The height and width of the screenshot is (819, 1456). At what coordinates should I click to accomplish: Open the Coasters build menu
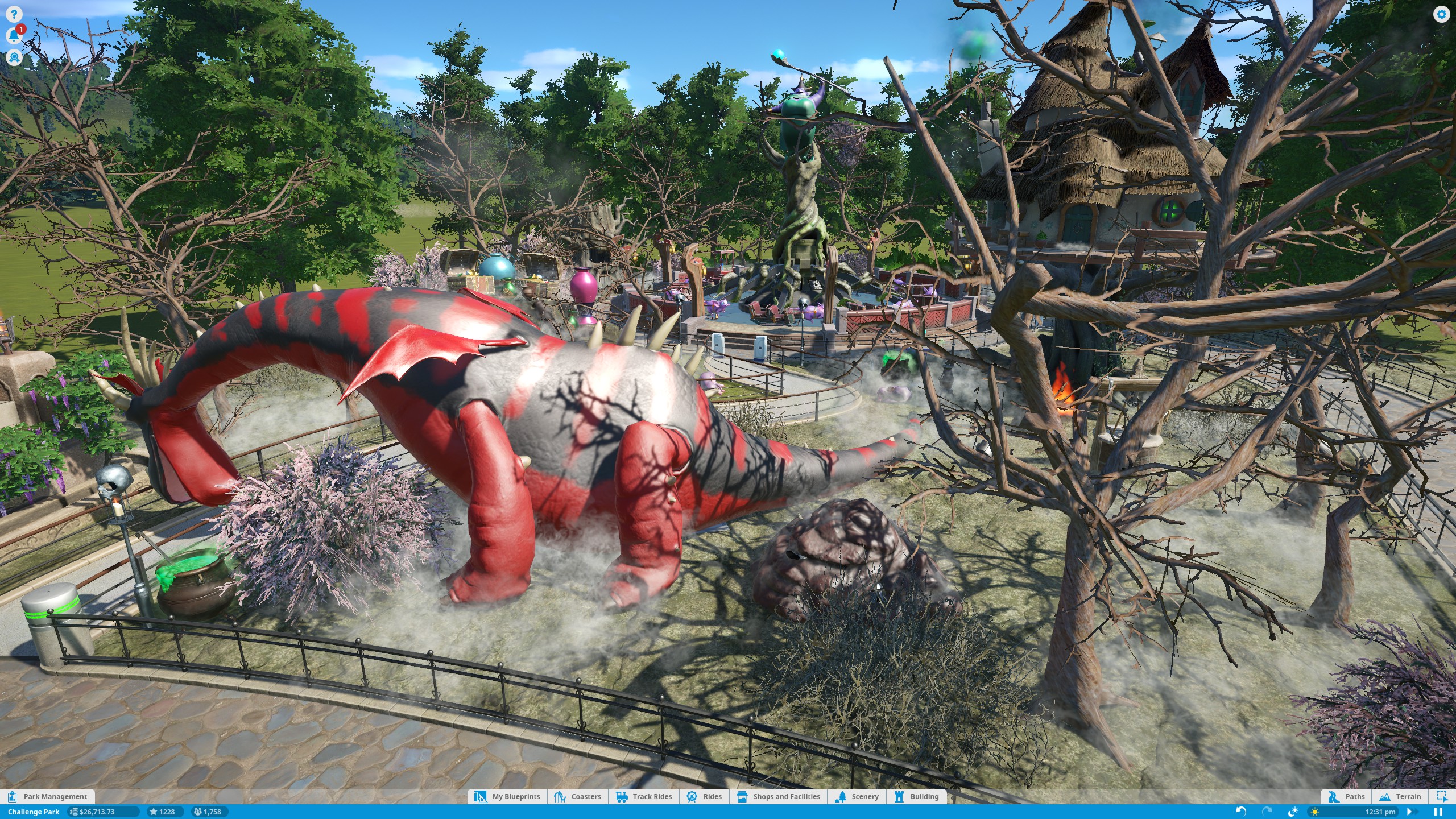[x=578, y=796]
